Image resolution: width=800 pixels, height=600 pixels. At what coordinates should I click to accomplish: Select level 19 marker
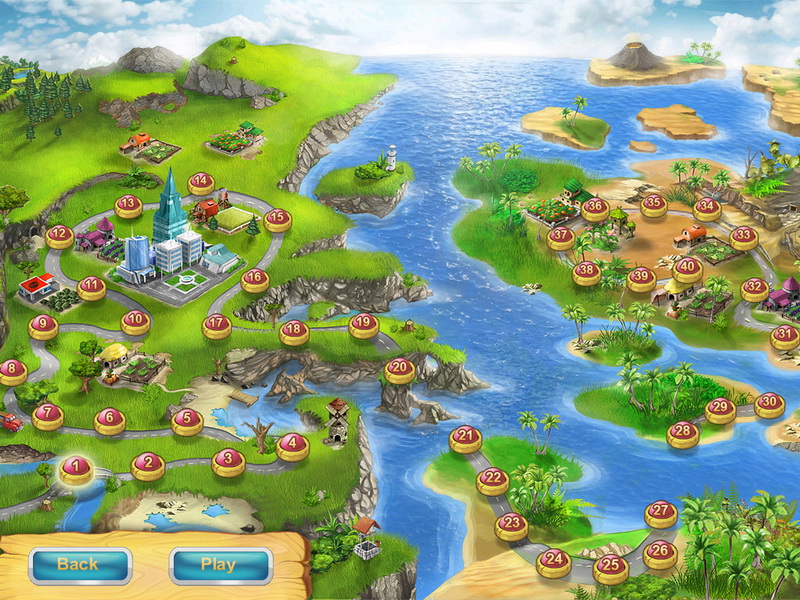[x=364, y=324]
